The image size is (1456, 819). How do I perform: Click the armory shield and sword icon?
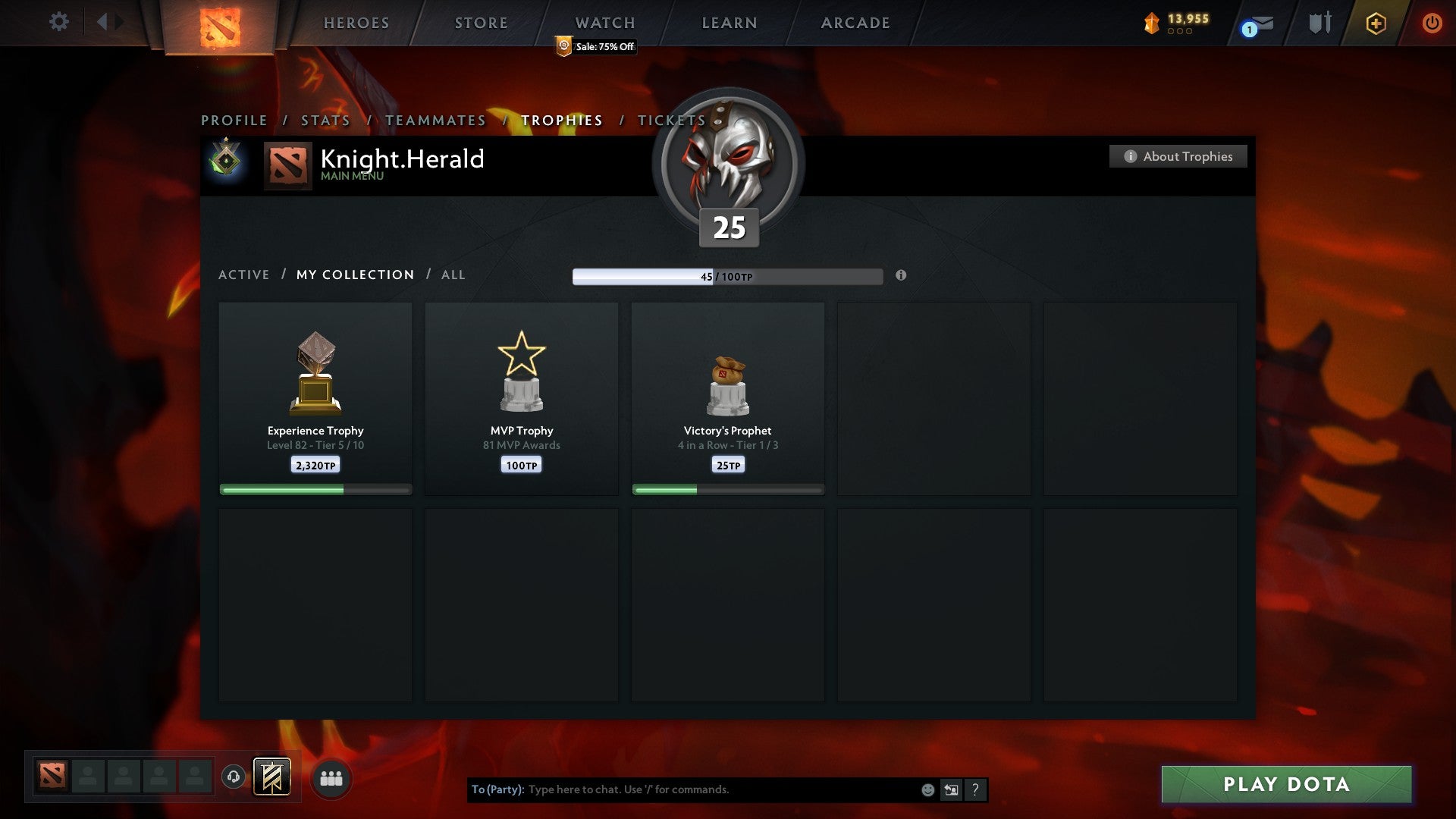click(1319, 23)
